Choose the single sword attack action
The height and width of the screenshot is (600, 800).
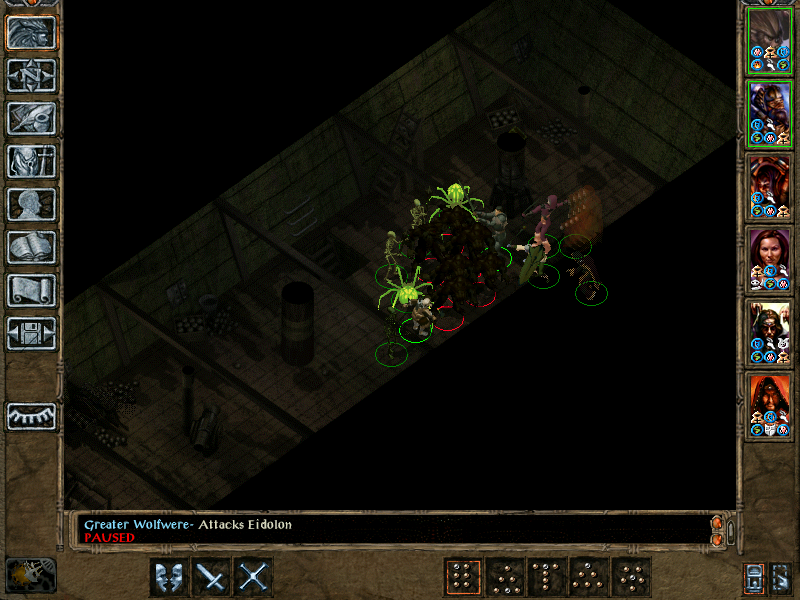212,577
